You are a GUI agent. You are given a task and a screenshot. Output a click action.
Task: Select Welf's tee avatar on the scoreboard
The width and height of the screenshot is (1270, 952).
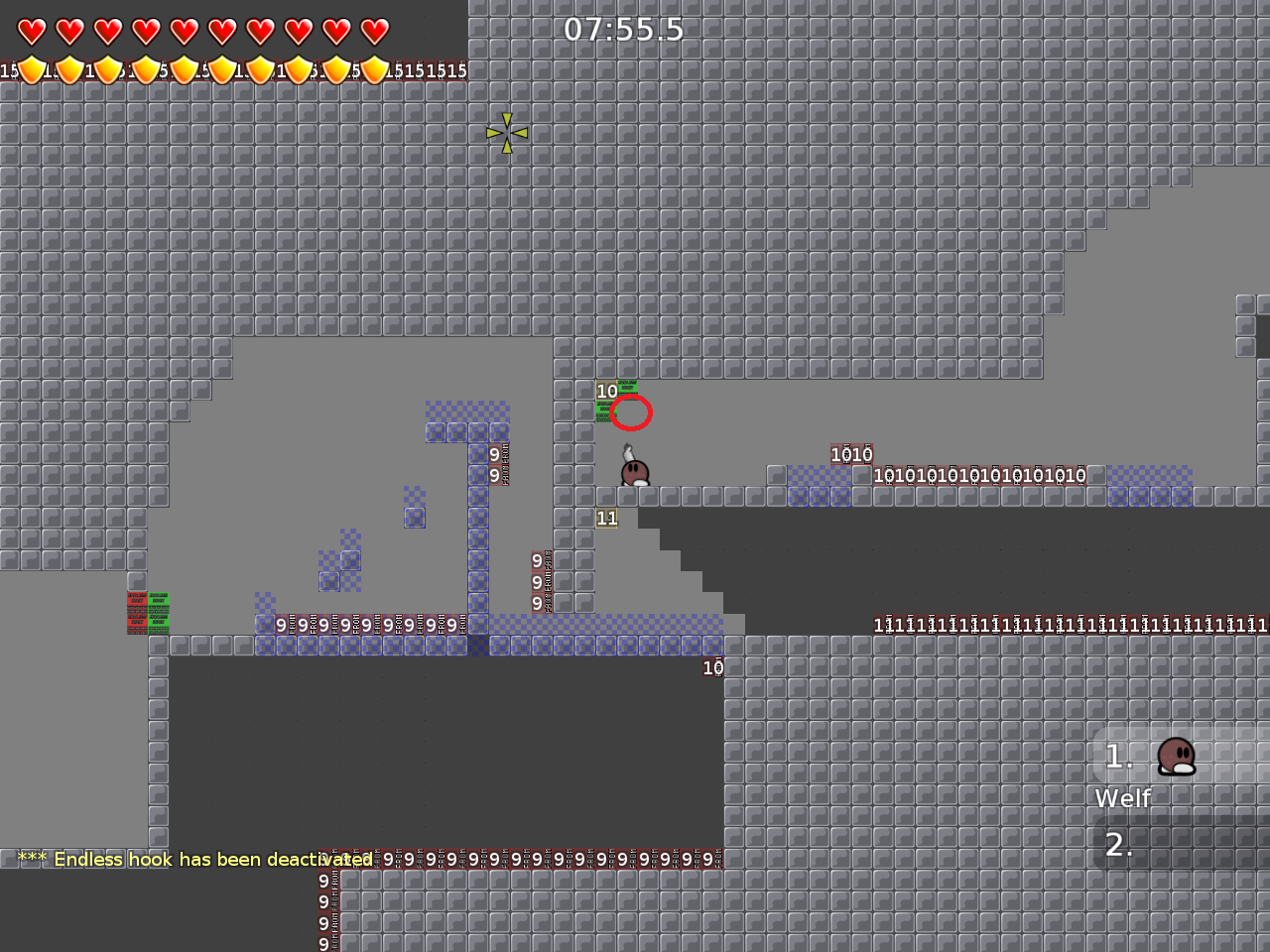coord(1177,759)
